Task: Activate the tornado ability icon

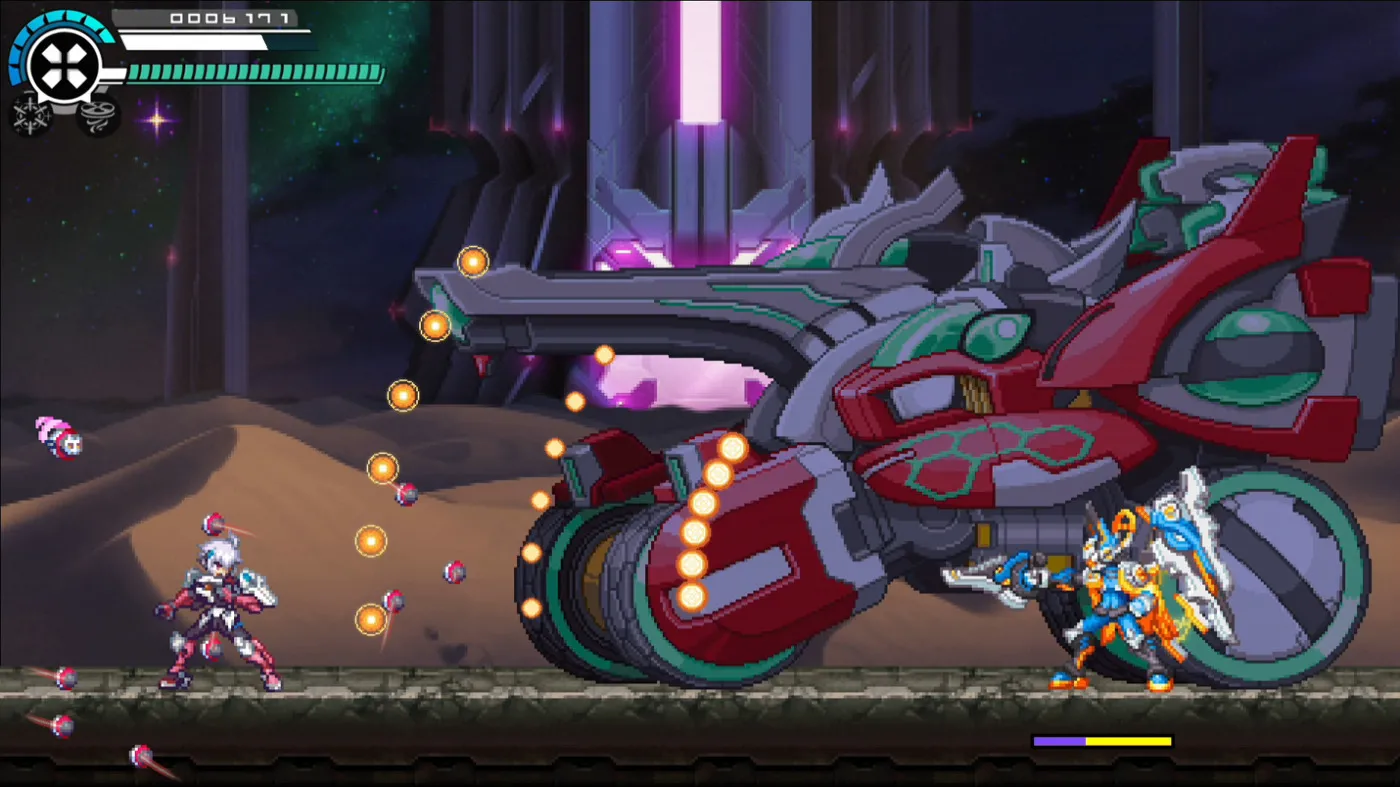Action: [x=98, y=115]
